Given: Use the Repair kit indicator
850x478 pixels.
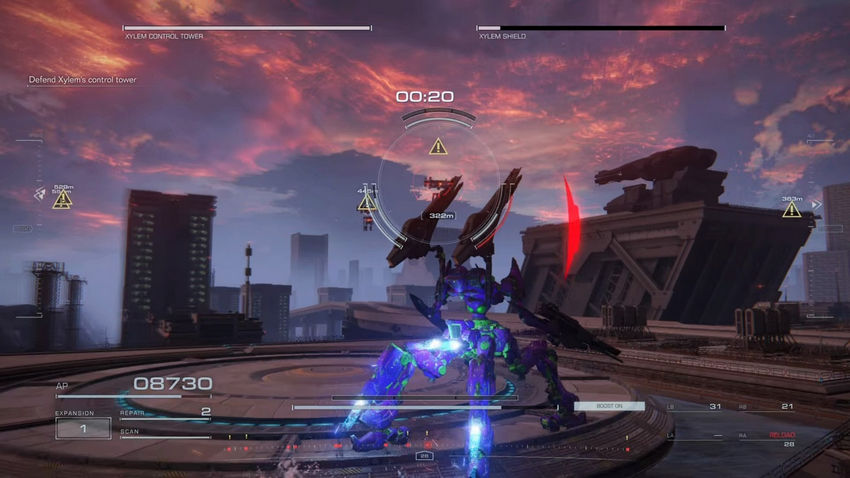Looking at the screenshot, I should coord(165,412).
